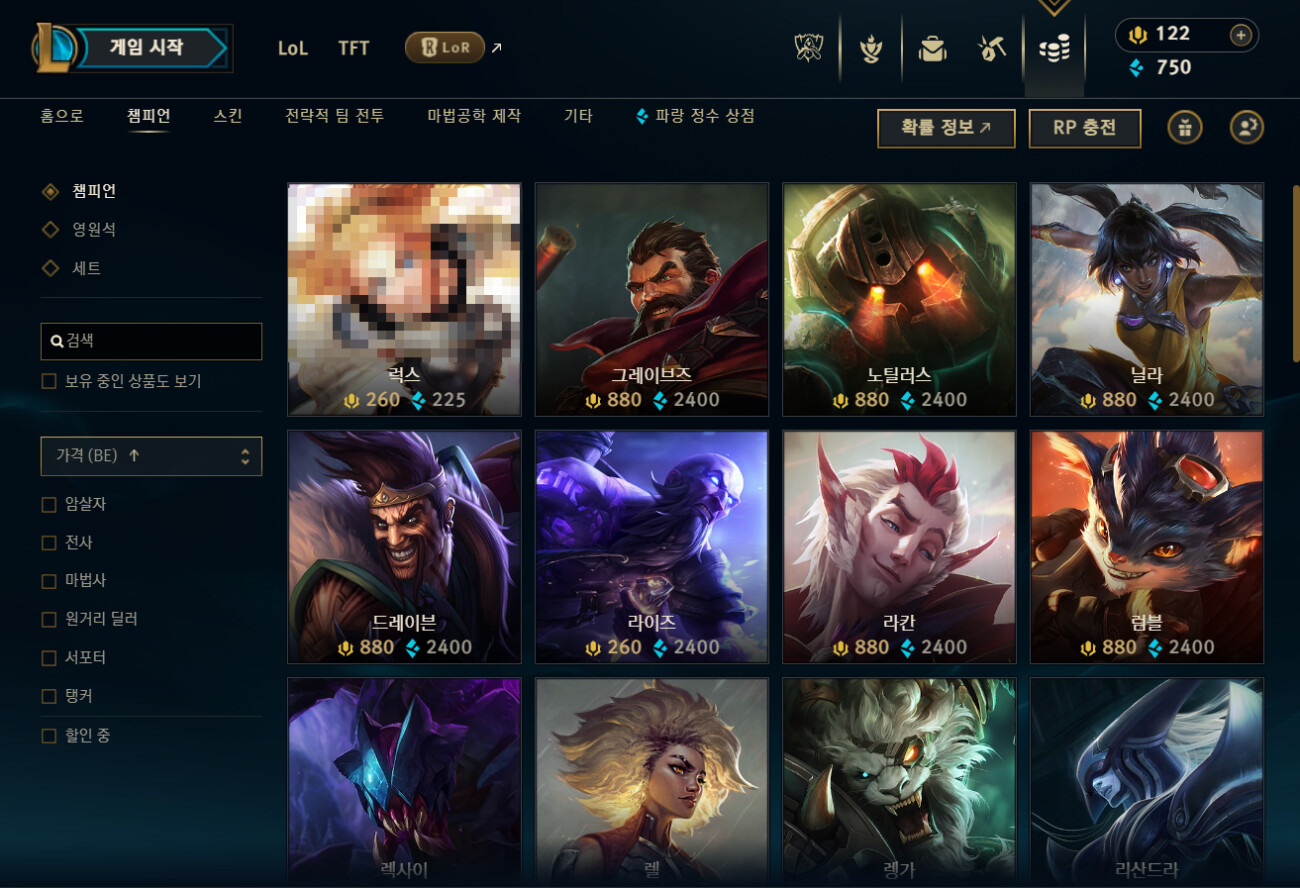The image size is (1300, 888).
Task: Select the 드레이븐 champion thumbnail
Action: point(403,547)
